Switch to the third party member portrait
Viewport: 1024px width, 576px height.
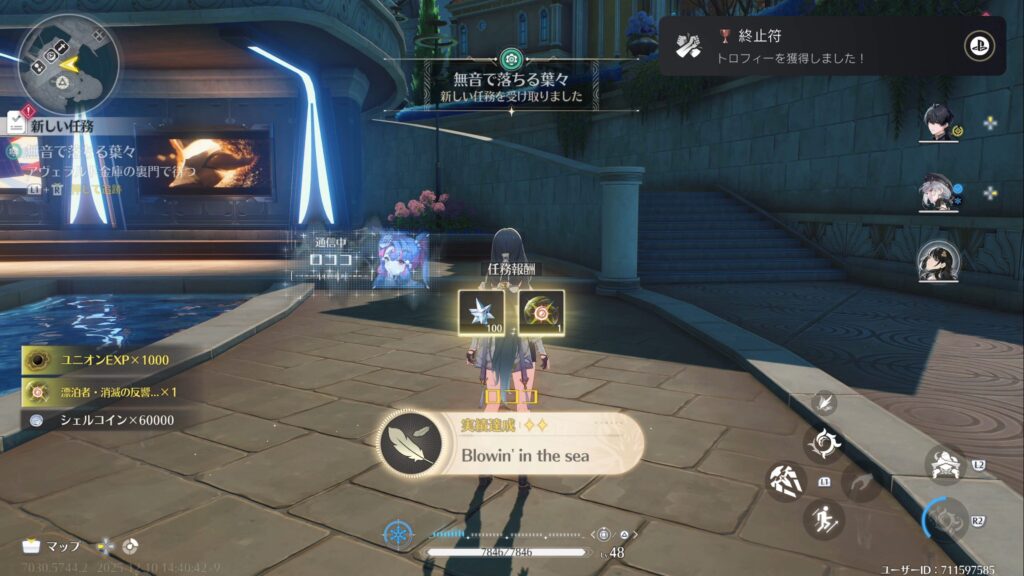pos(940,262)
